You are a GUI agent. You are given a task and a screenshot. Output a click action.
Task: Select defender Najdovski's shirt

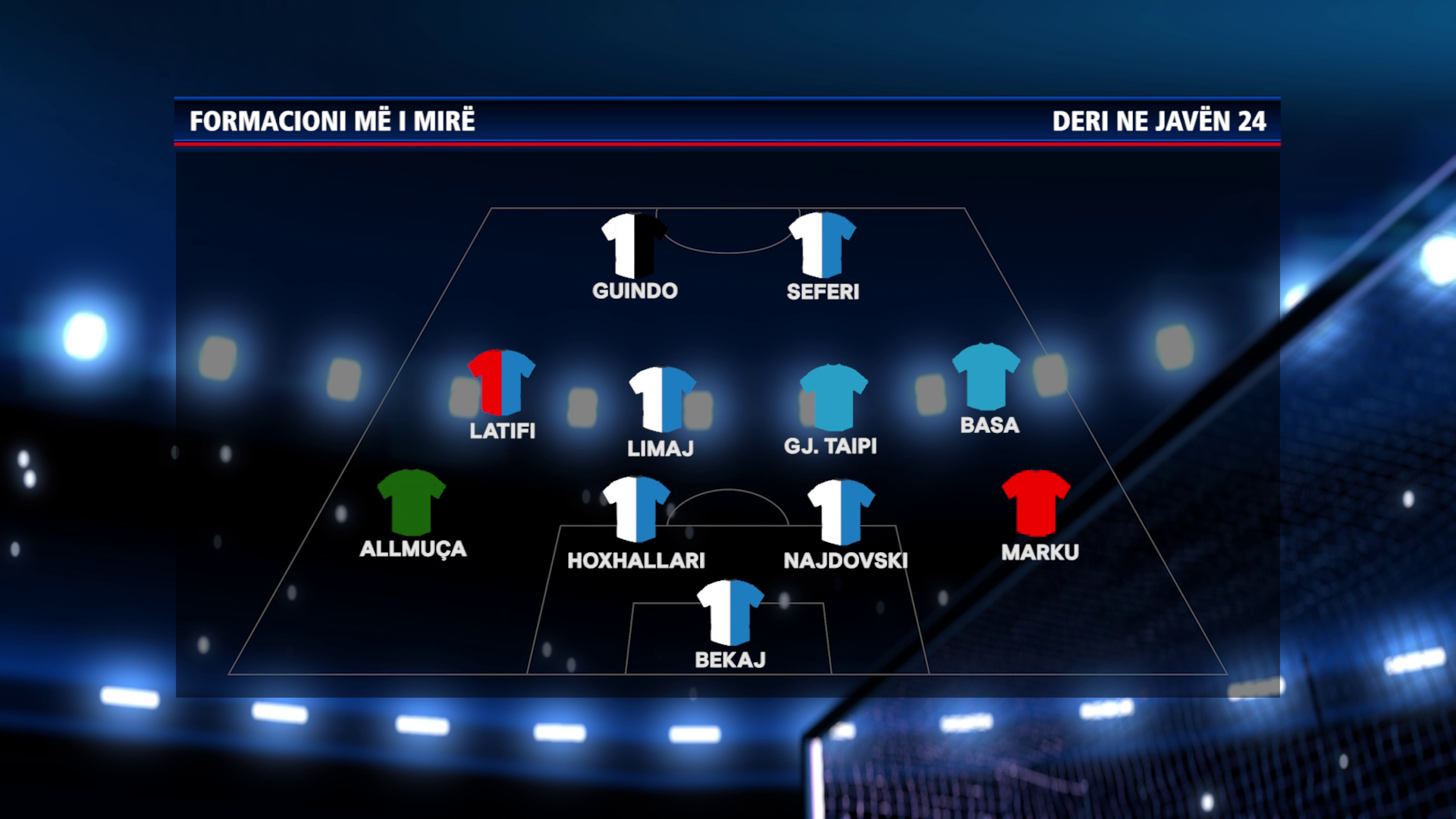[841, 512]
